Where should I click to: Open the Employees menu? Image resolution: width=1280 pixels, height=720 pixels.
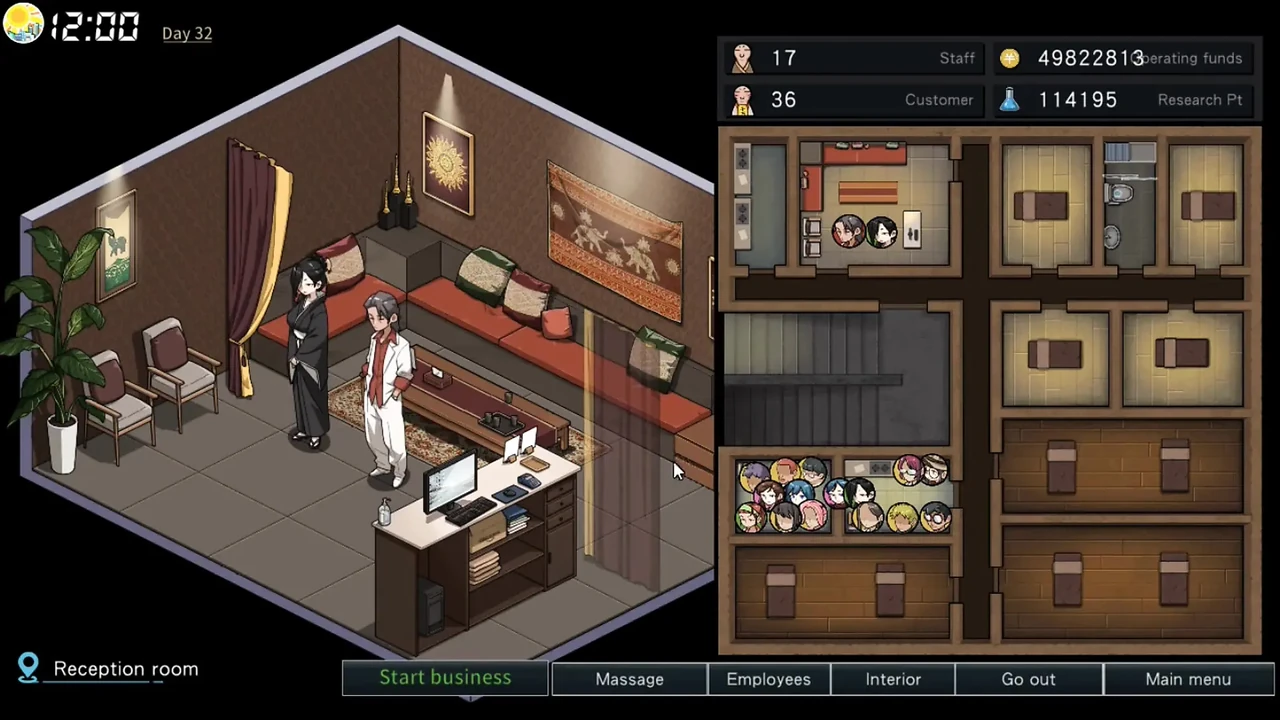(768, 679)
